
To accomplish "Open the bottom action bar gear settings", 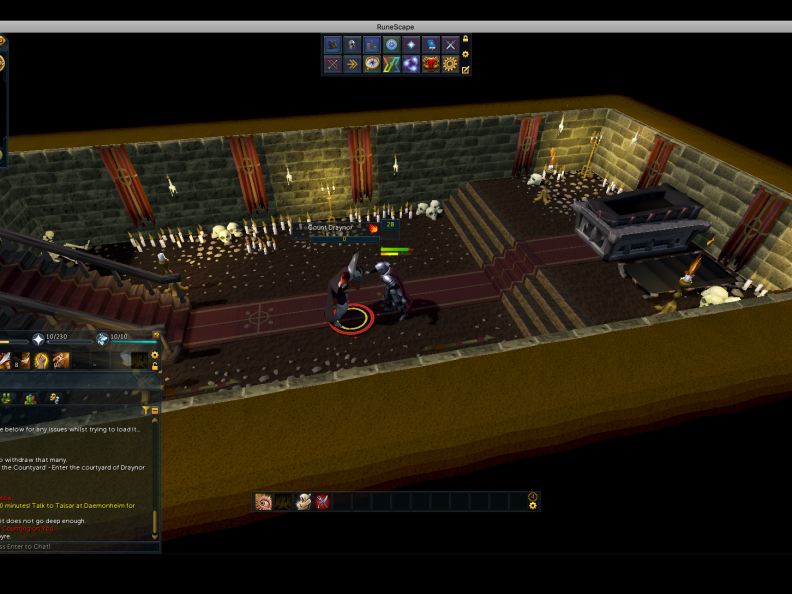I will pos(533,506).
